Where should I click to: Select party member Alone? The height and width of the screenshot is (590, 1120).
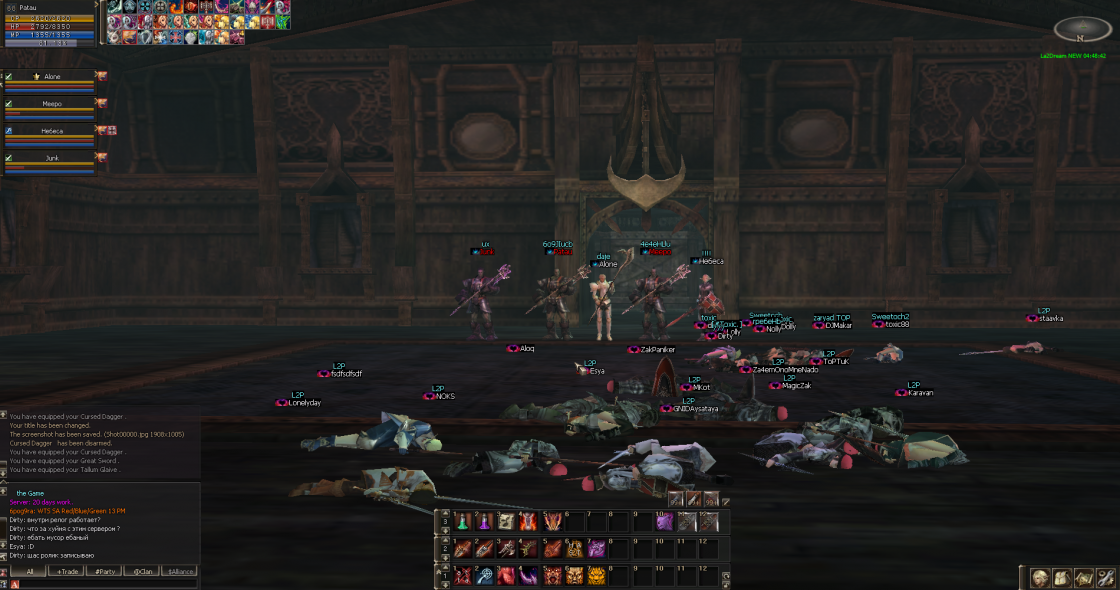click(52, 76)
